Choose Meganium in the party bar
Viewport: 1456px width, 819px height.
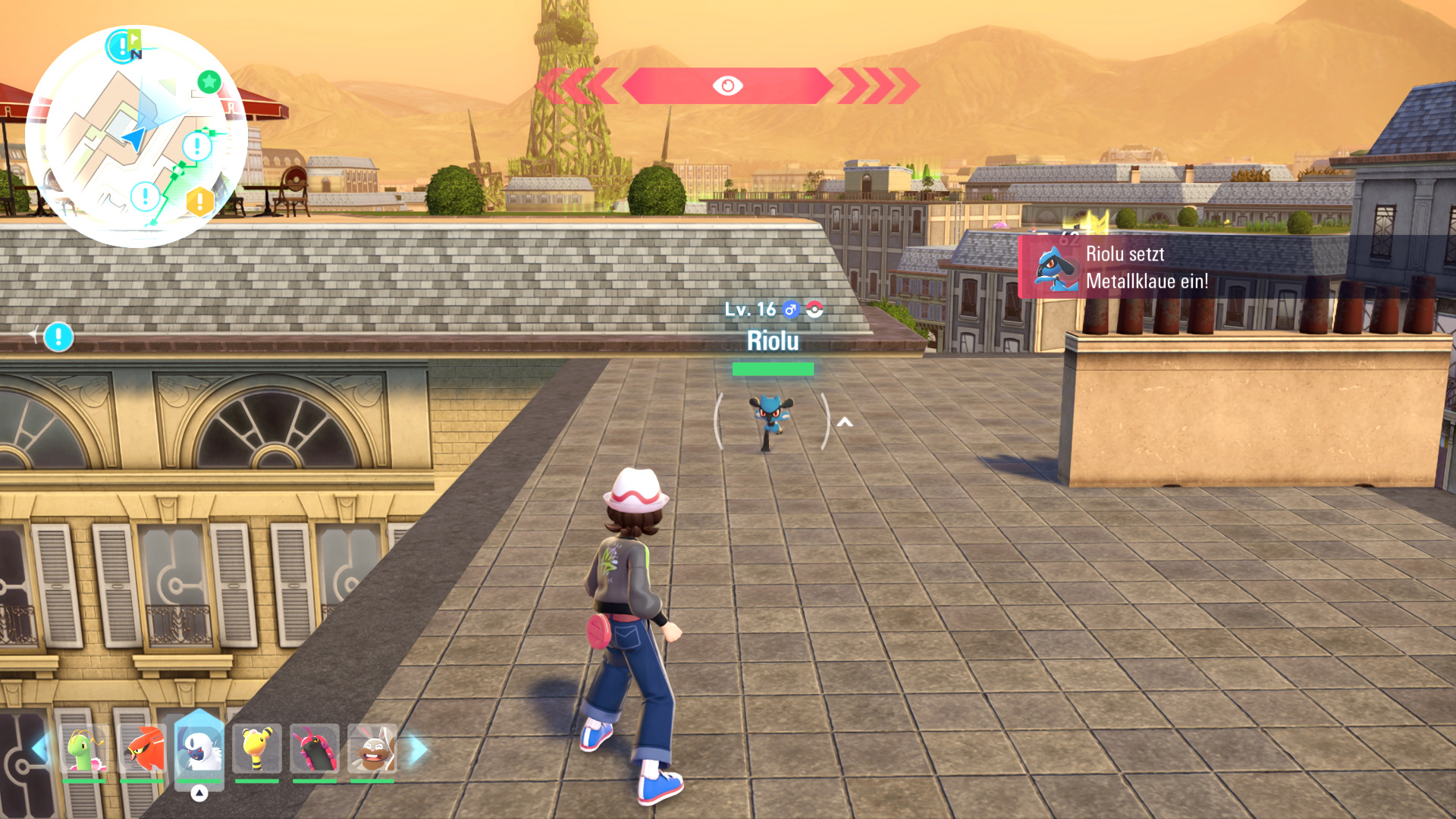click(84, 748)
